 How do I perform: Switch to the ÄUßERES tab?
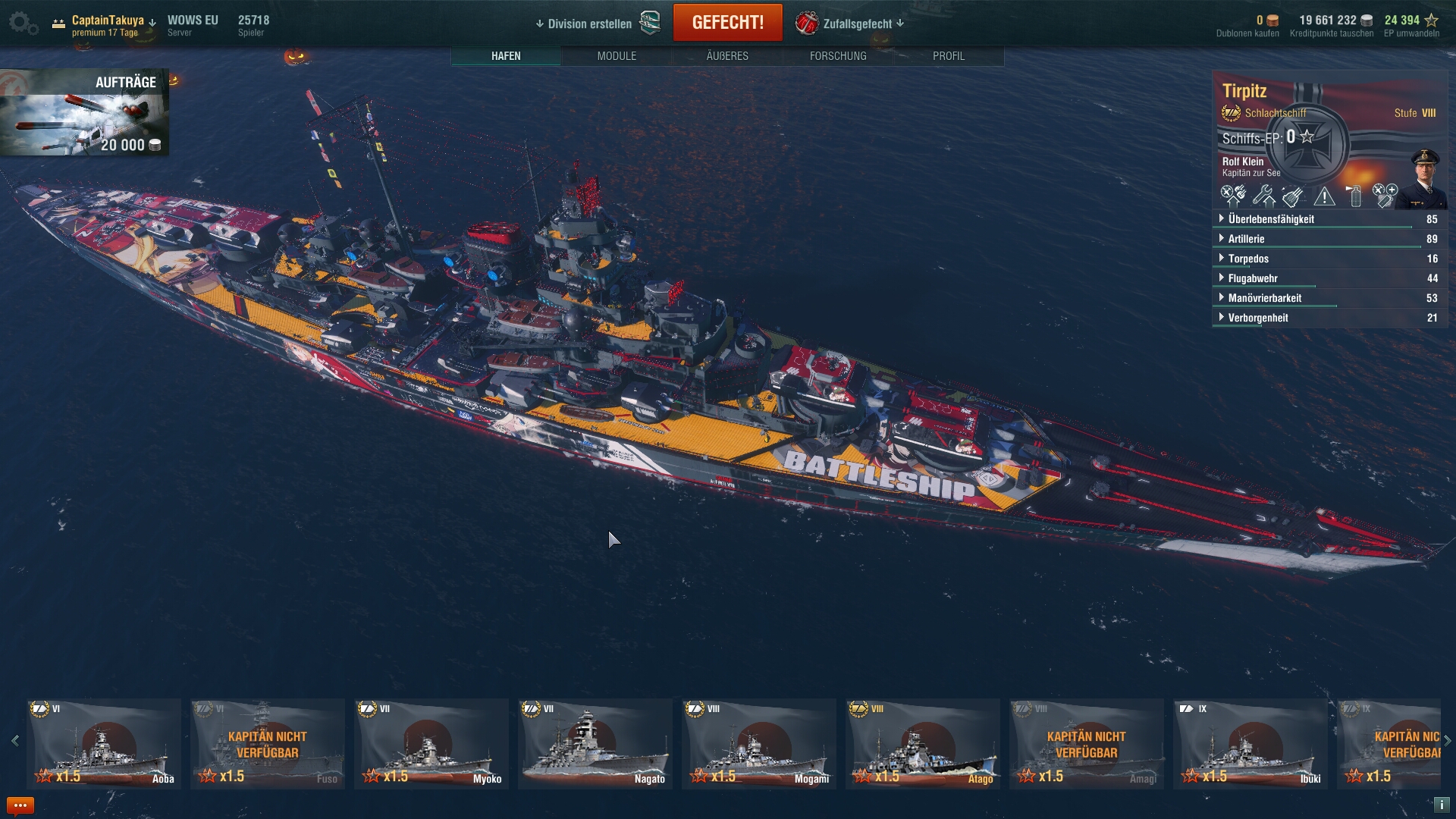(x=727, y=56)
